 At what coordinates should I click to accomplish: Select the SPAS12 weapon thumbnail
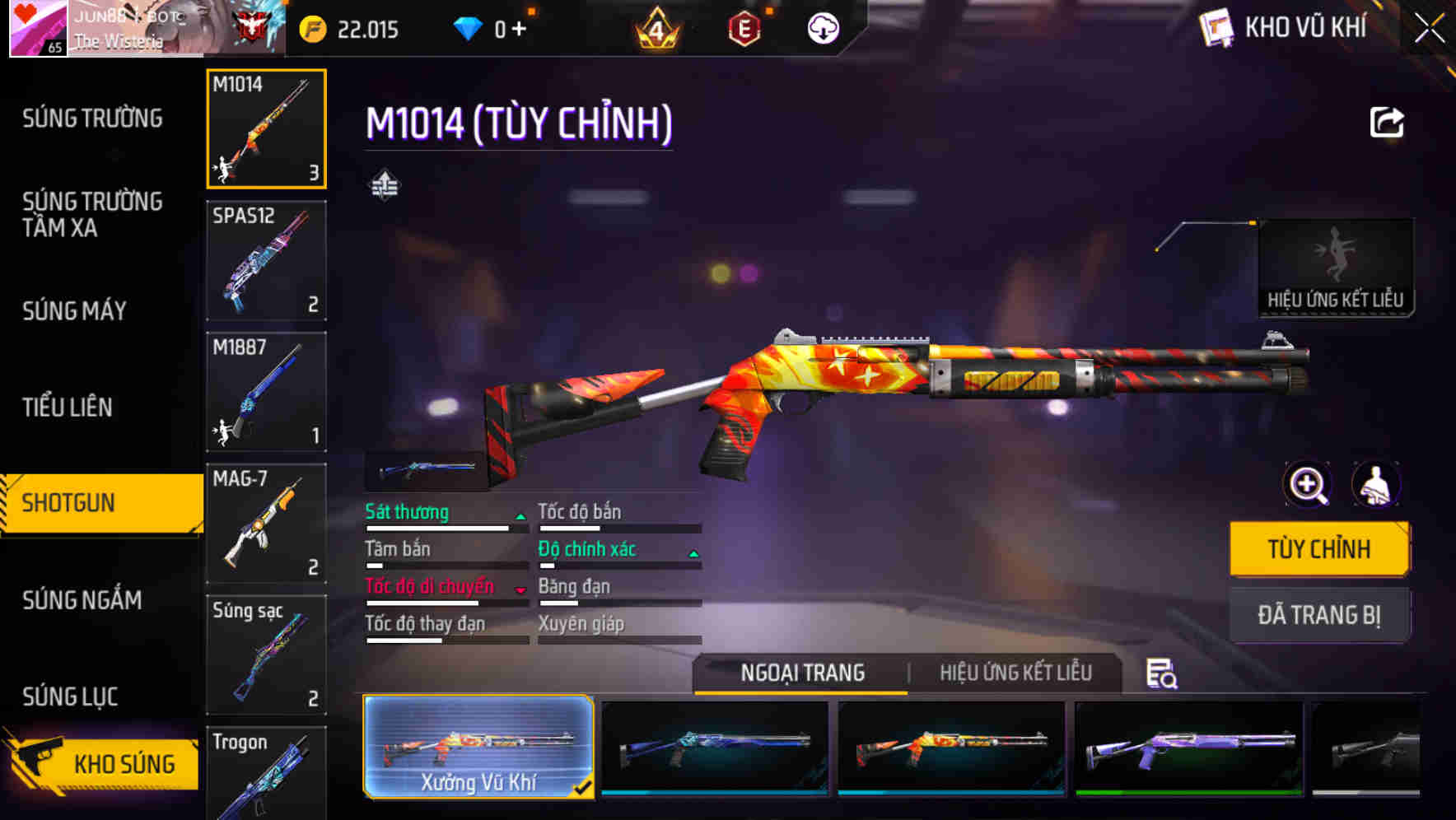tap(266, 260)
